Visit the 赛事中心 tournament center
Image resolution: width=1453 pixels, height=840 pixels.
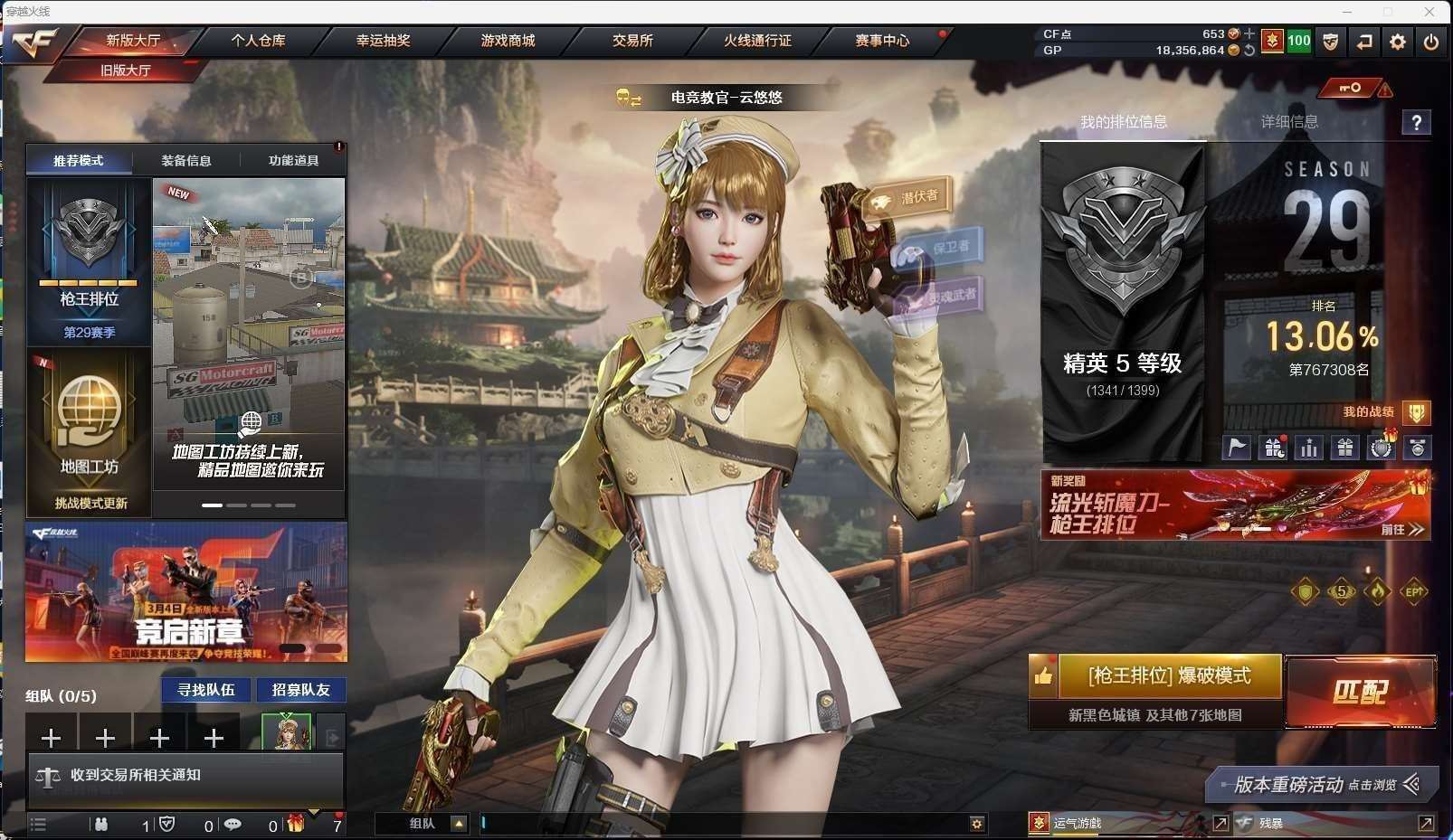tap(882, 41)
